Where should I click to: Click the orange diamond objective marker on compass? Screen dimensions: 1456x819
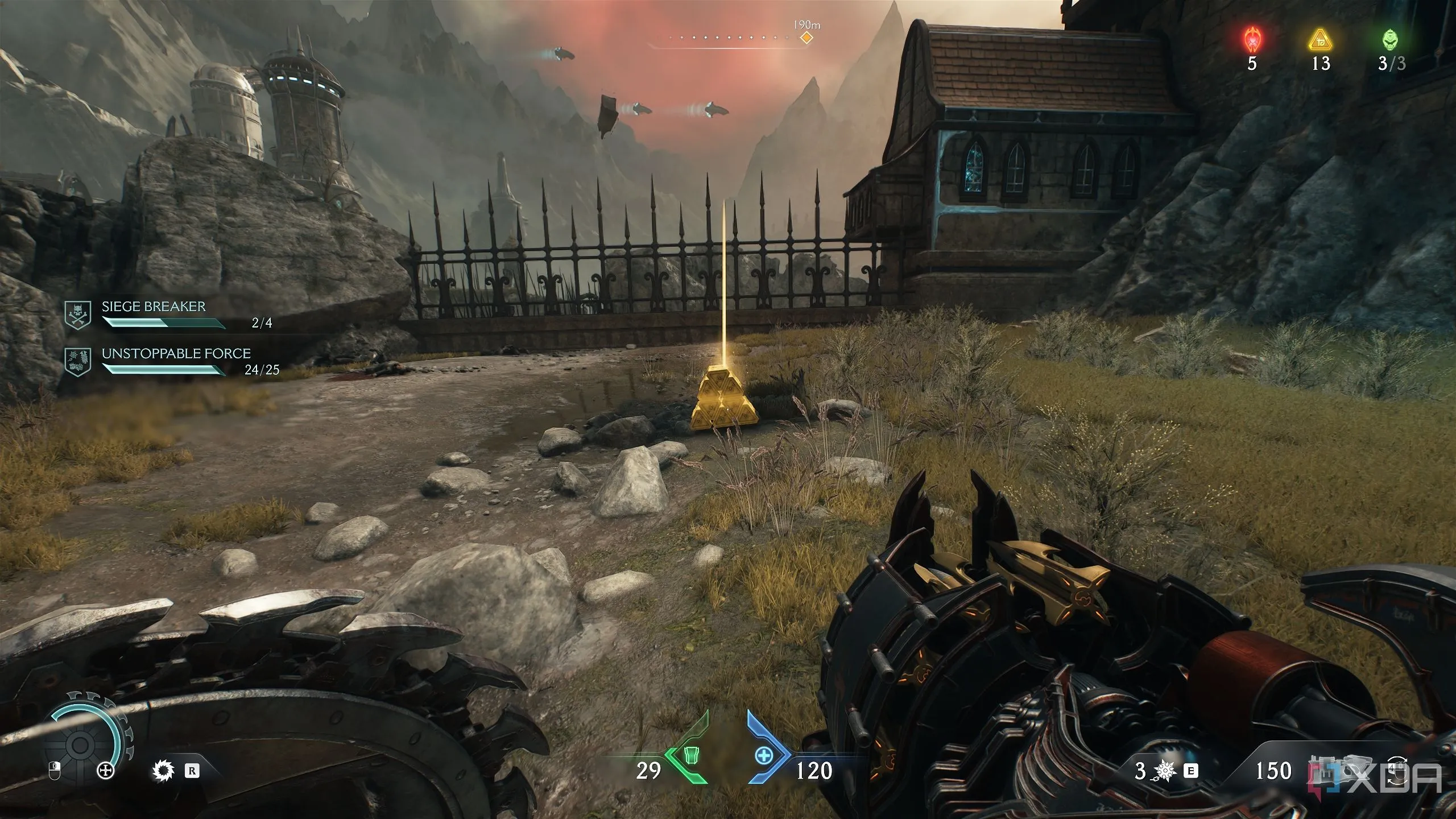click(x=806, y=38)
